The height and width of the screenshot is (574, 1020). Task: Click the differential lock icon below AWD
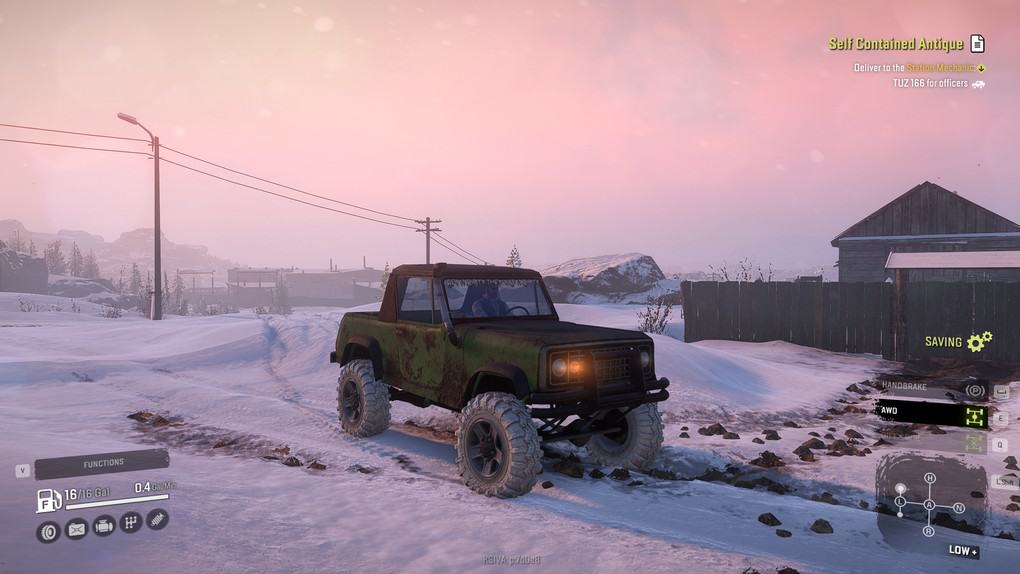(975, 443)
